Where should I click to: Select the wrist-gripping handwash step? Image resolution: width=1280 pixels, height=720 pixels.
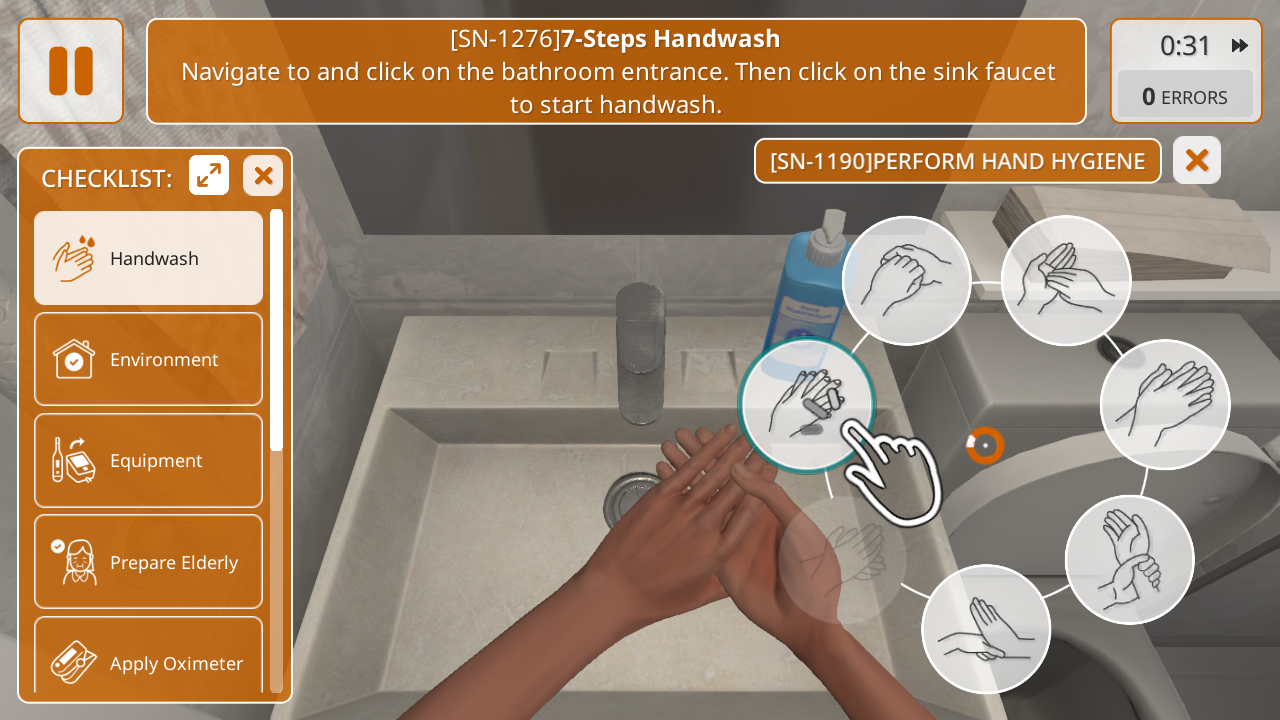1129,560
